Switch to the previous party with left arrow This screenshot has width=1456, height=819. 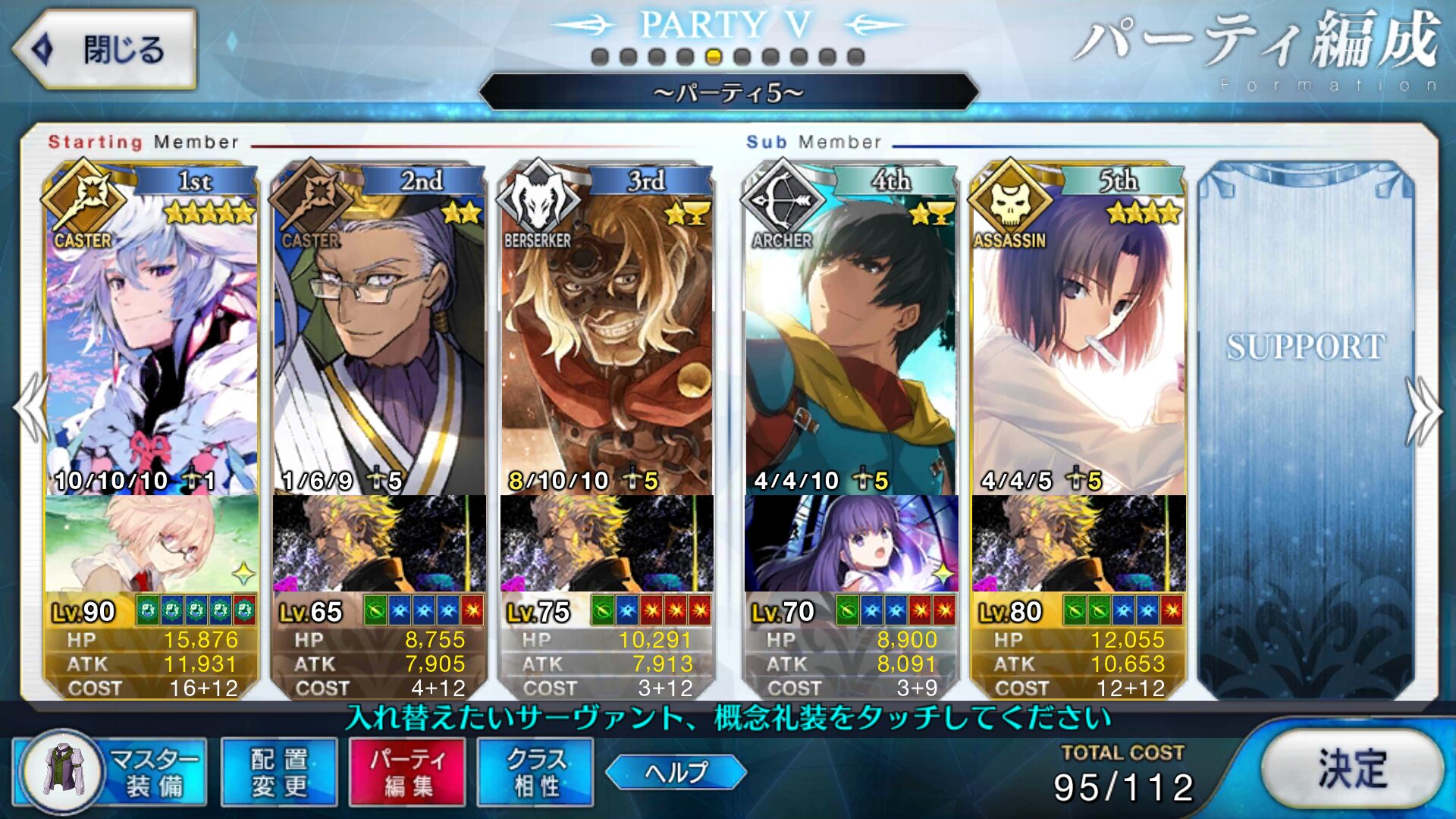tap(32, 408)
